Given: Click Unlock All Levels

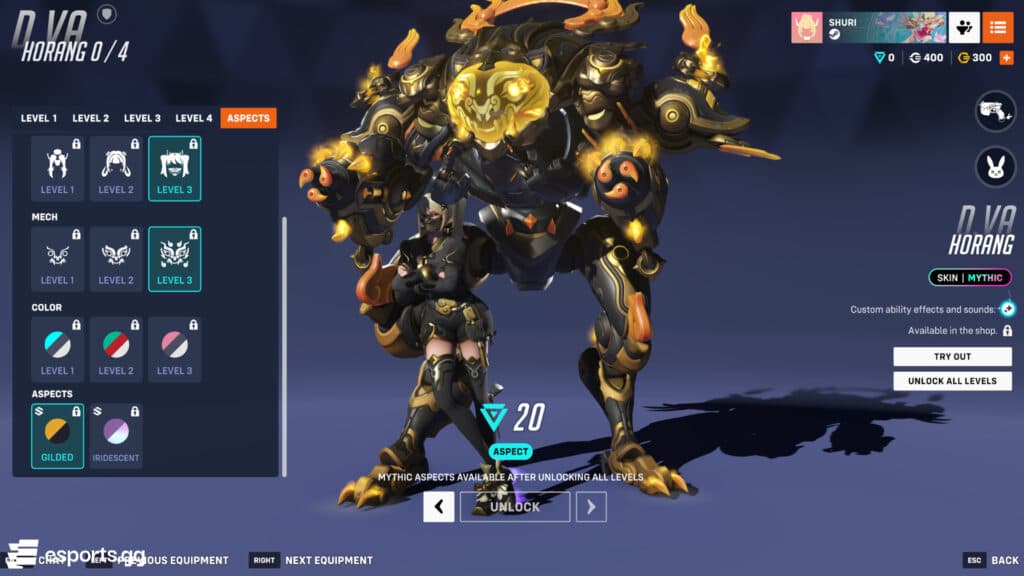Looking at the screenshot, I should coord(952,381).
